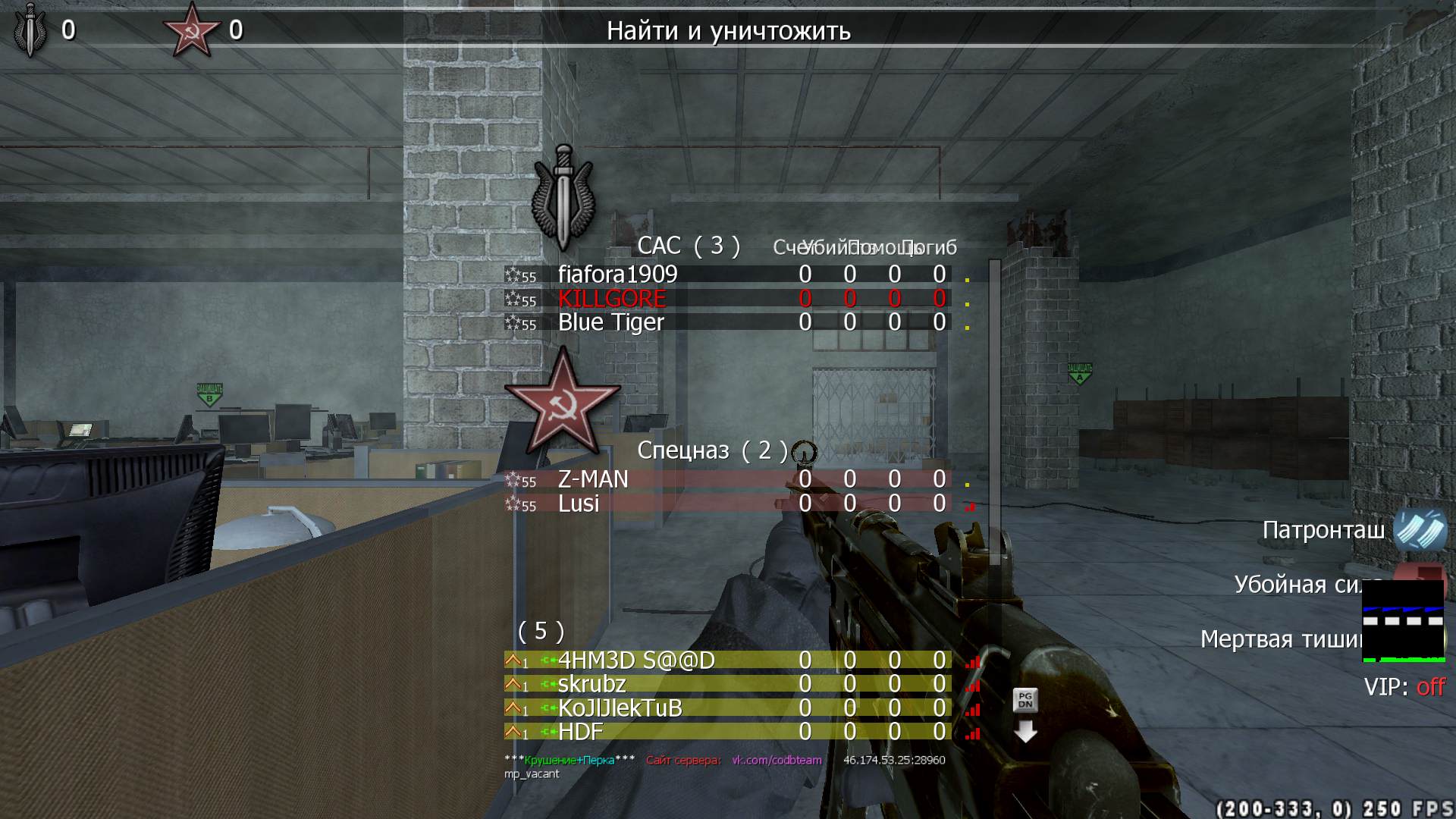Image resolution: width=1456 pixels, height=819 pixels.
Task: Select spectator 4HM3D S@@D
Action: 635,661
